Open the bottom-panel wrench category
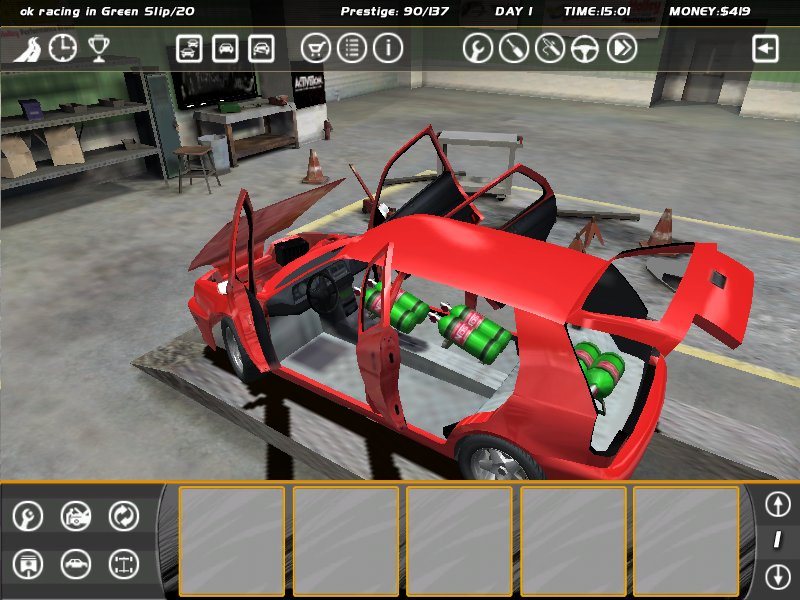 pyautogui.click(x=28, y=516)
